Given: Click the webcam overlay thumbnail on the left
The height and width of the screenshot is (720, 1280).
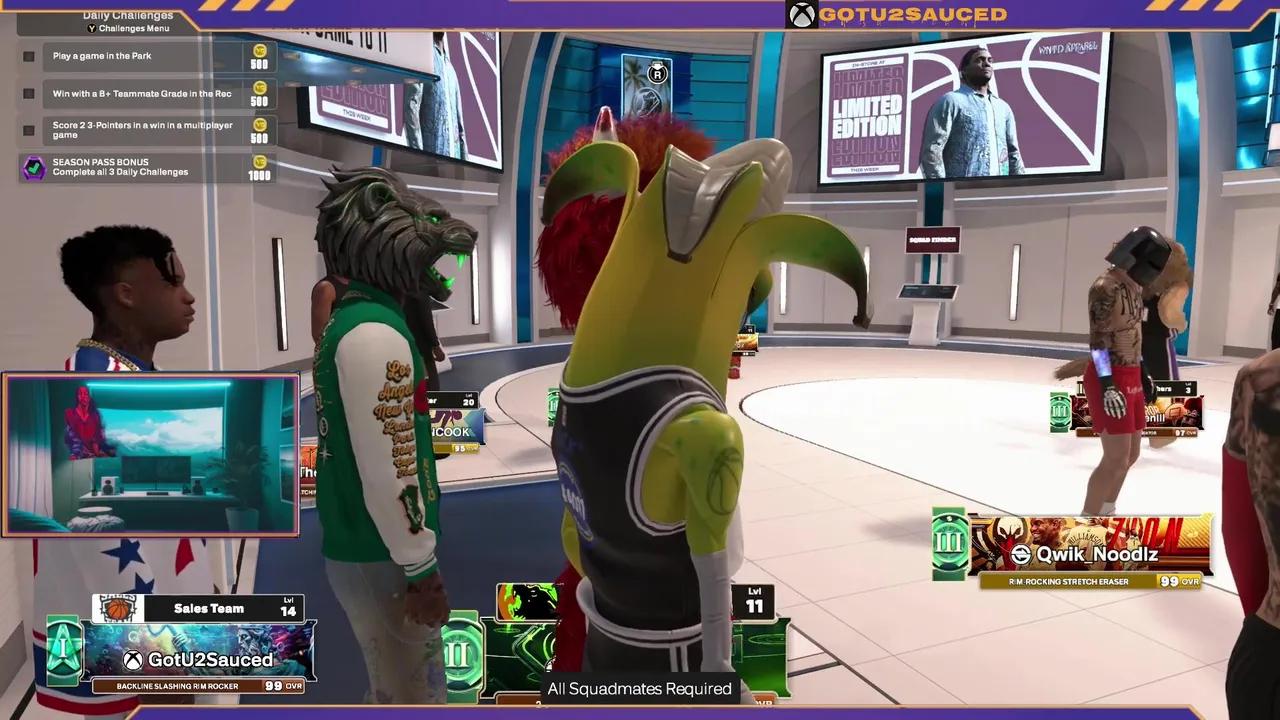Looking at the screenshot, I should (150, 455).
